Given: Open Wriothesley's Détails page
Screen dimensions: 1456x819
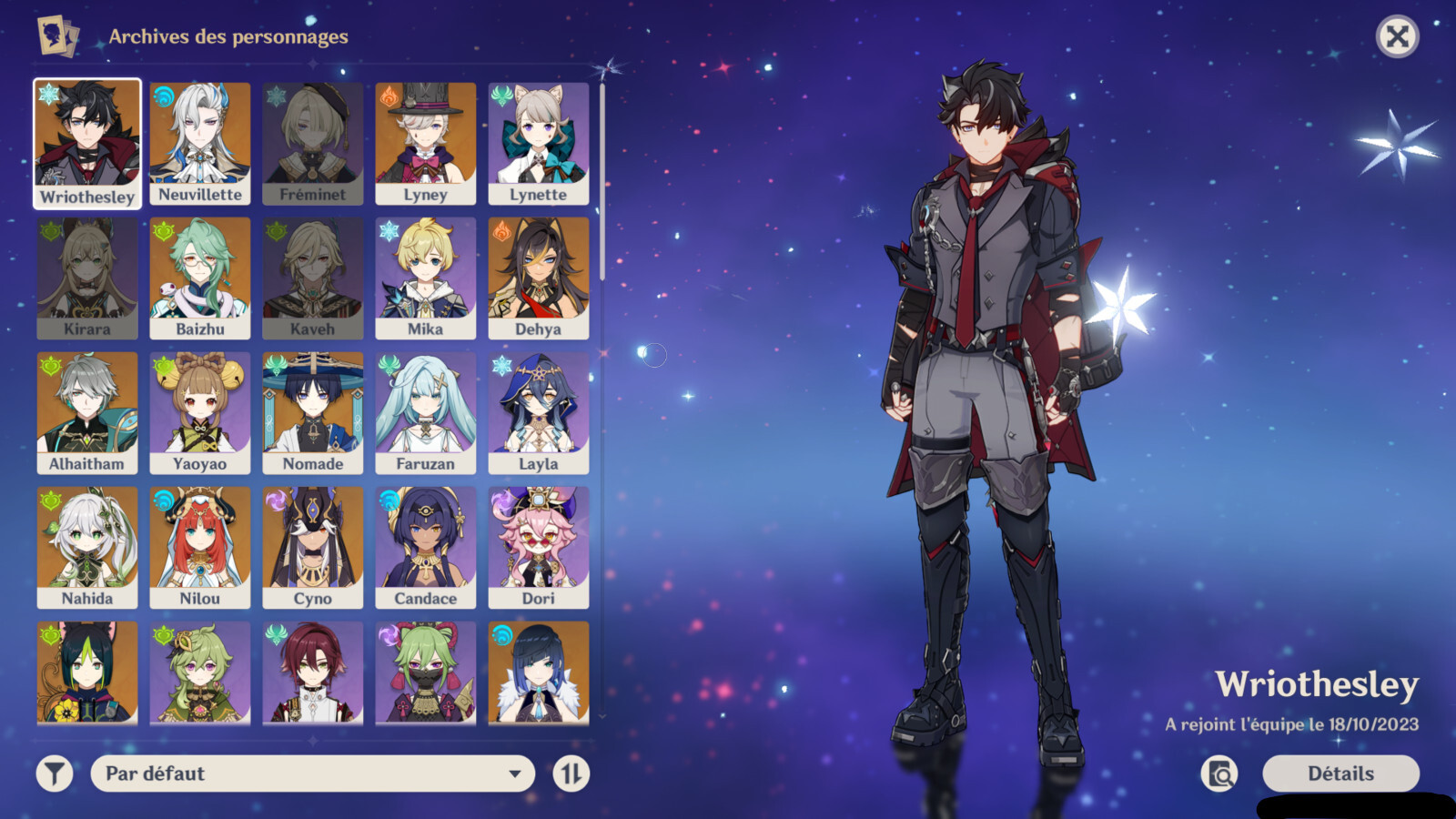Looking at the screenshot, I should tap(1340, 773).
